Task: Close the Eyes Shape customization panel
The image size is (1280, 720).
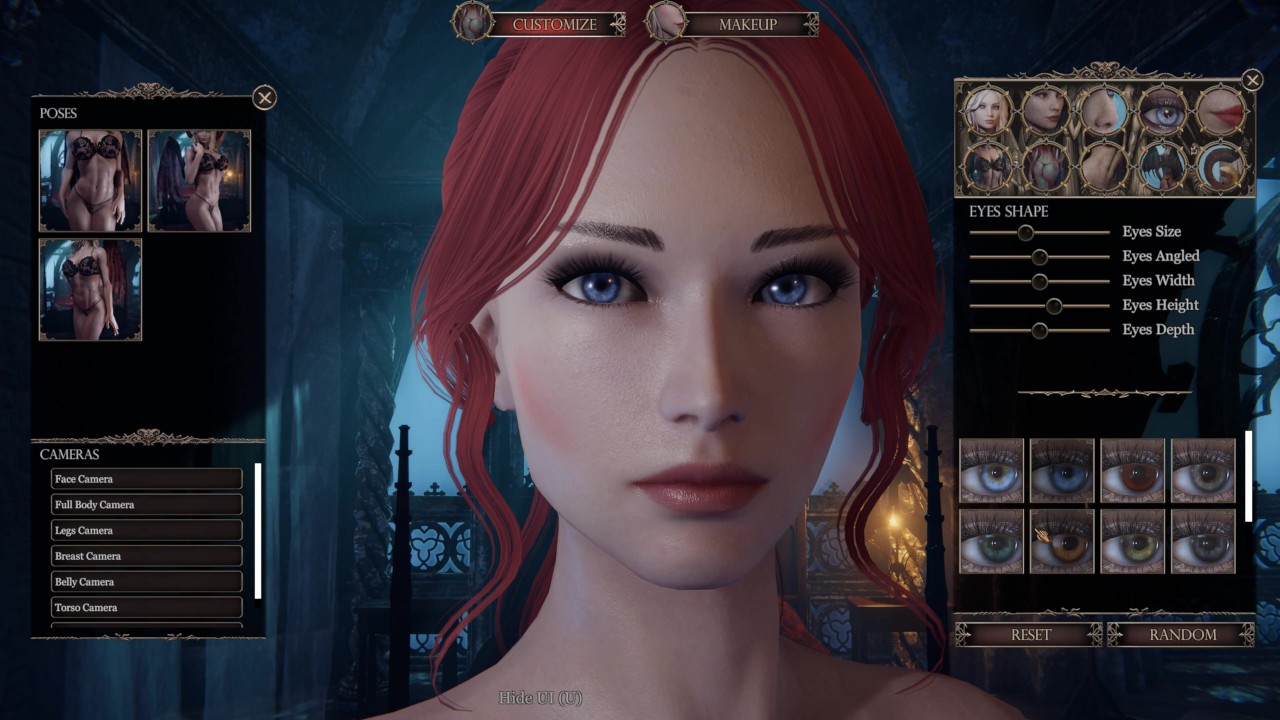Action: tap(1252, 80)
